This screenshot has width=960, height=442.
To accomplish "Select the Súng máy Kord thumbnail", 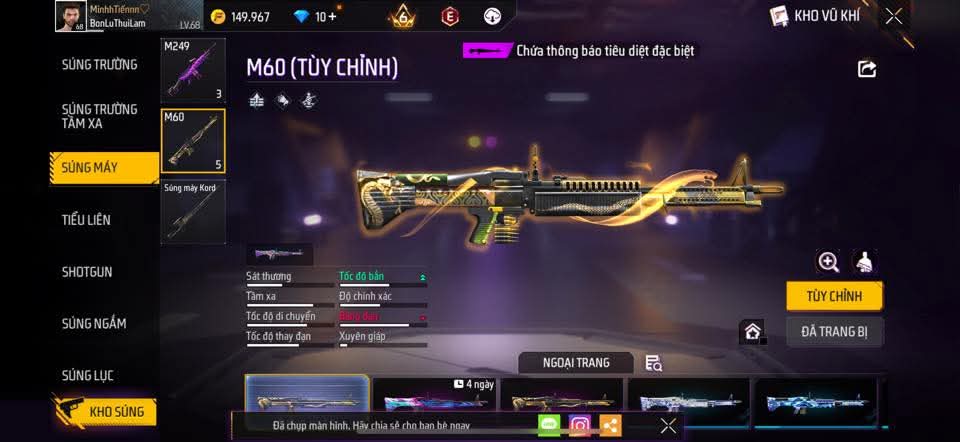I will point(193,211).
